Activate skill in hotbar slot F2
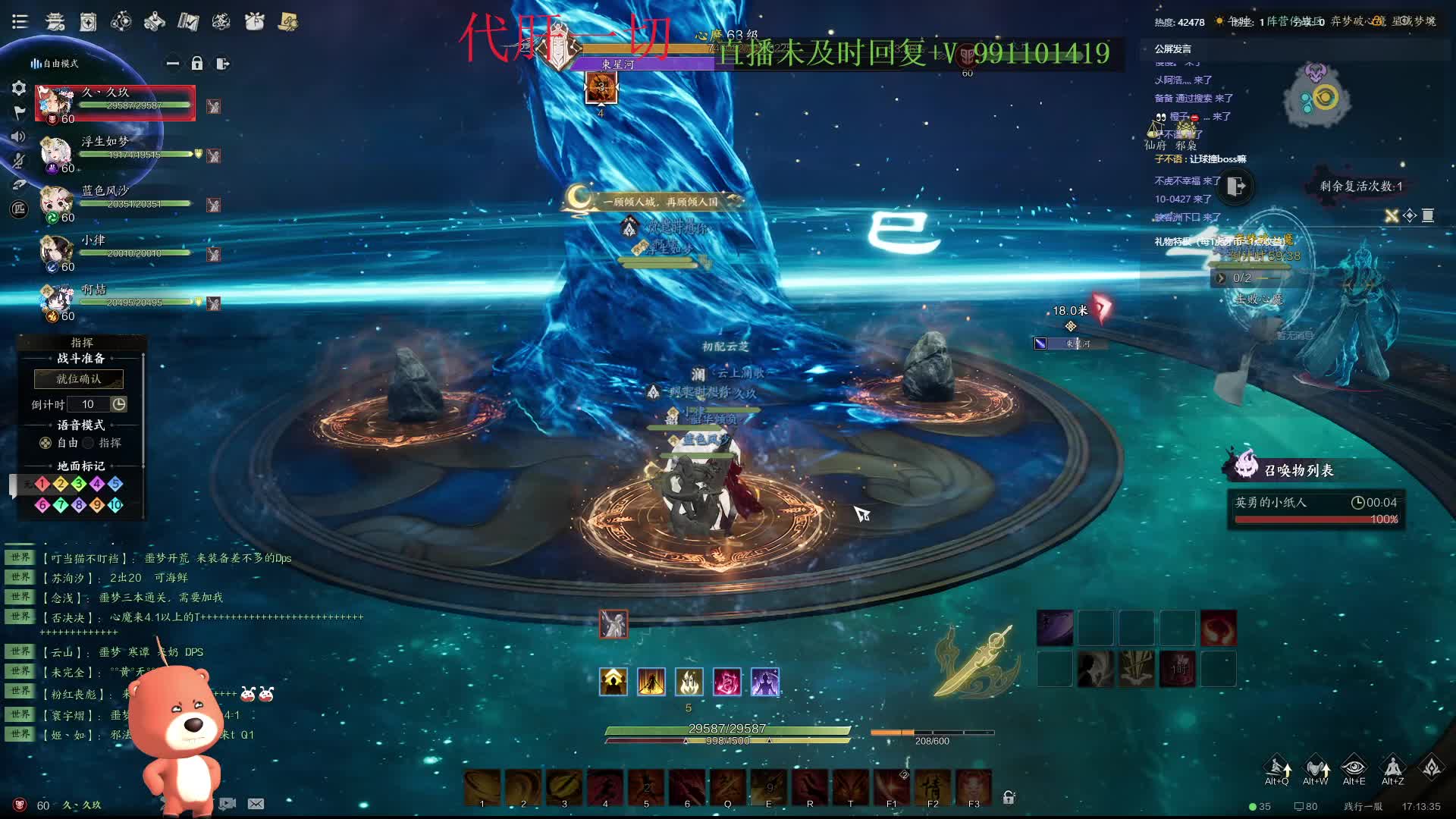The width and height of the screenshot is (1456, 819). [x=933, y=787]
